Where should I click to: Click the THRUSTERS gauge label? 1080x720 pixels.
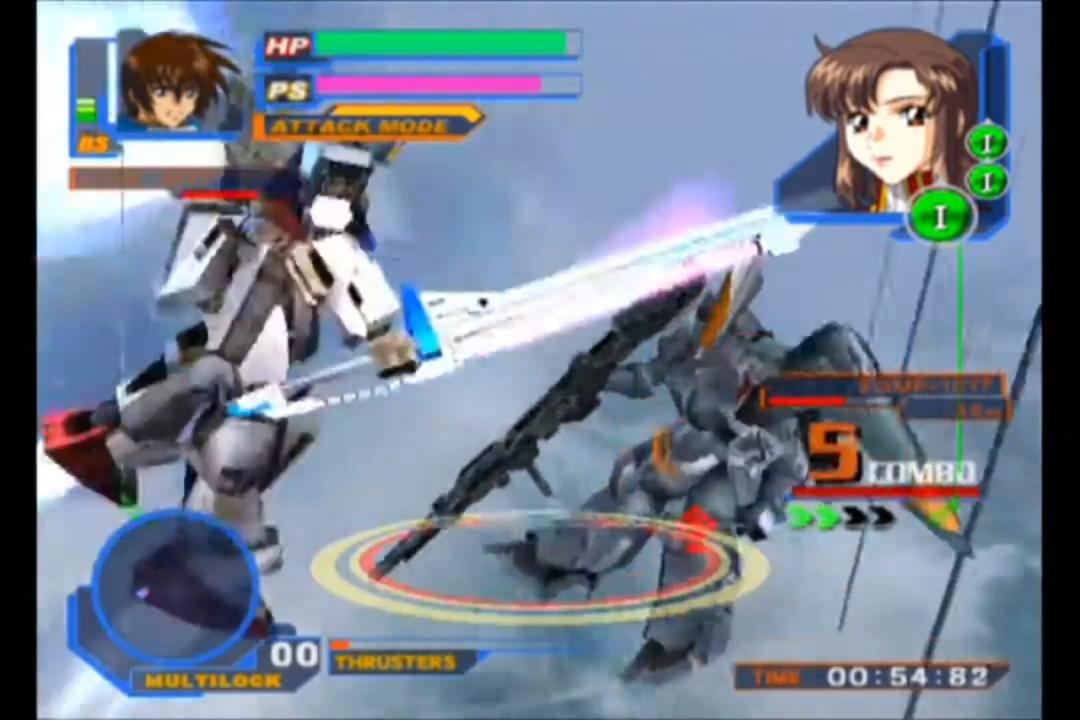(x=396, y=662)
